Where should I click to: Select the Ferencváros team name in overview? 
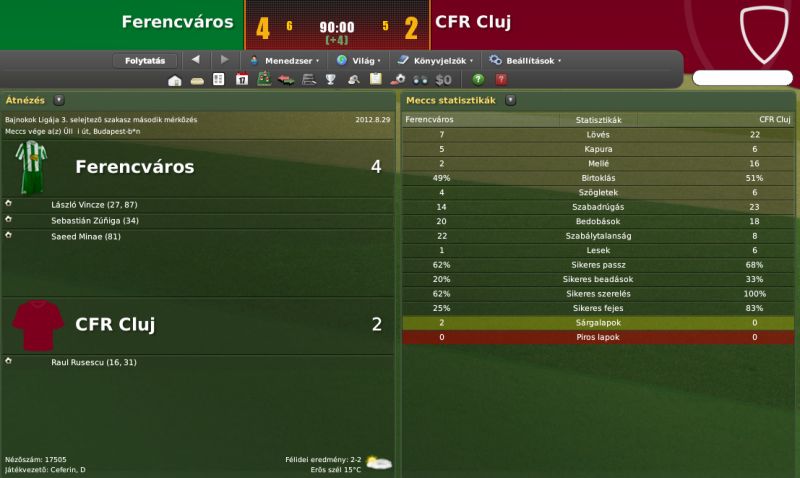134,166
